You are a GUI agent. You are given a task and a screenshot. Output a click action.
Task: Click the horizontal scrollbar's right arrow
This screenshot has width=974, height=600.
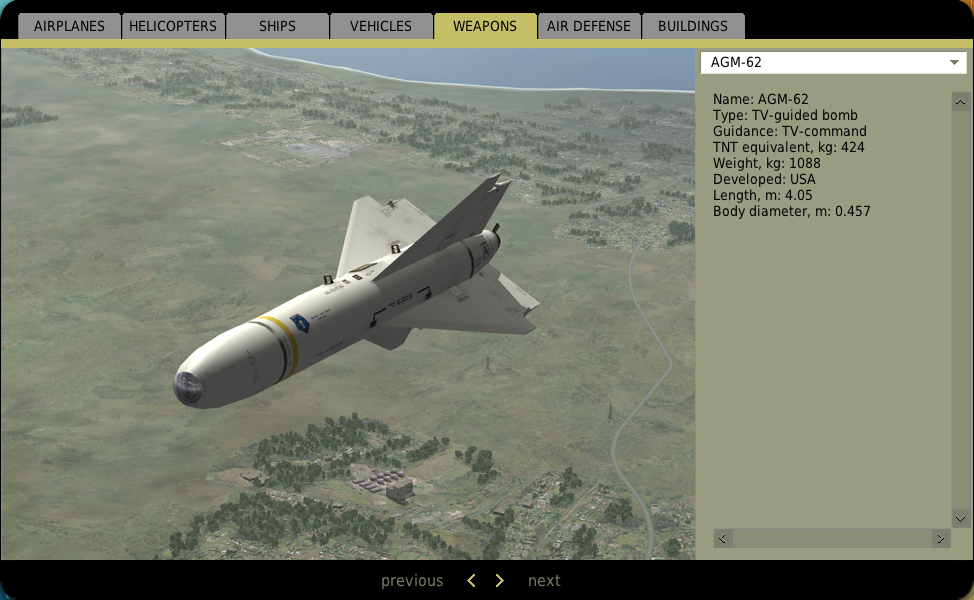940,538
